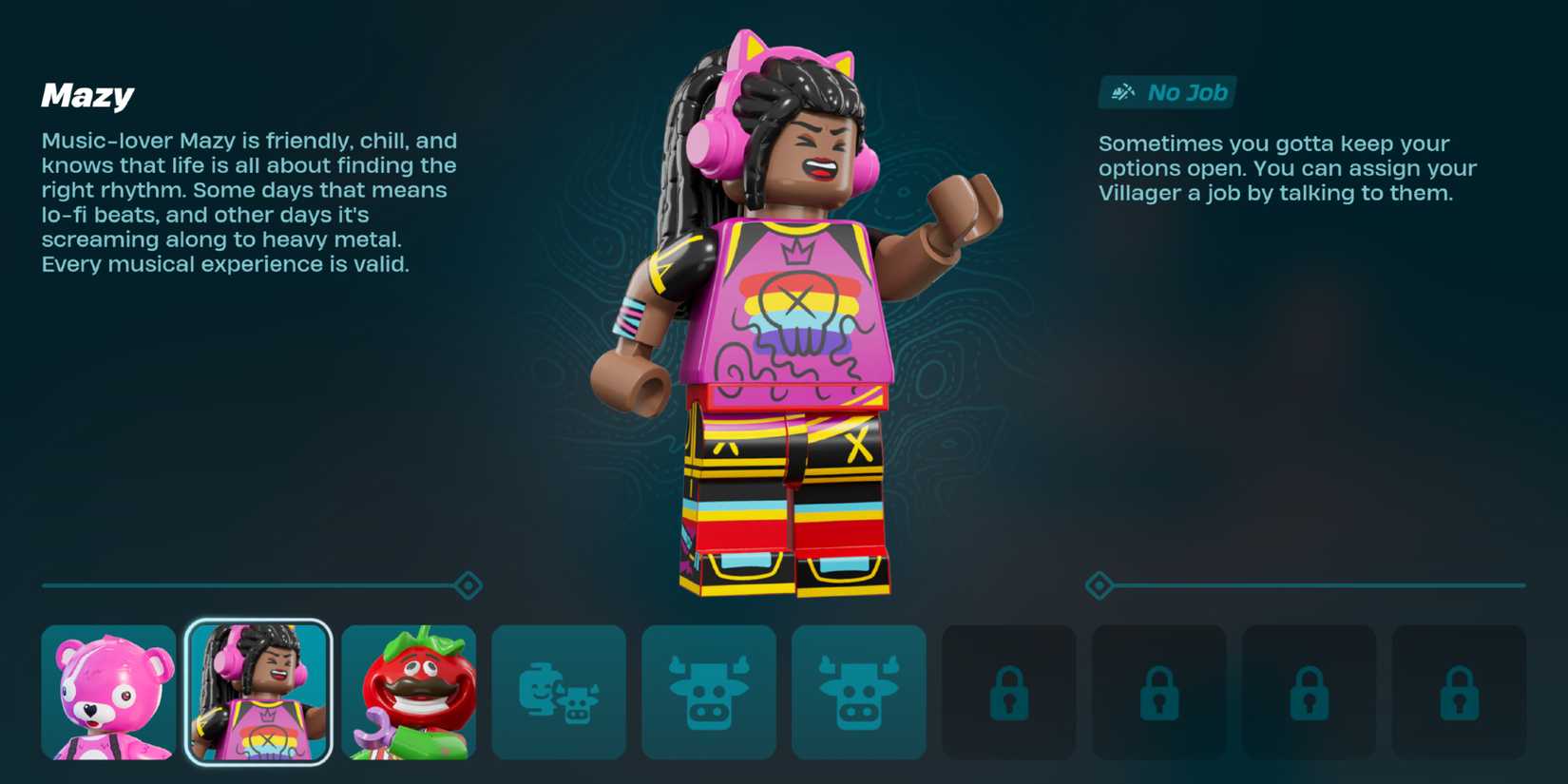Click the job assignment hint text
Screen dimensions: 1568x784
[1288, 168]
